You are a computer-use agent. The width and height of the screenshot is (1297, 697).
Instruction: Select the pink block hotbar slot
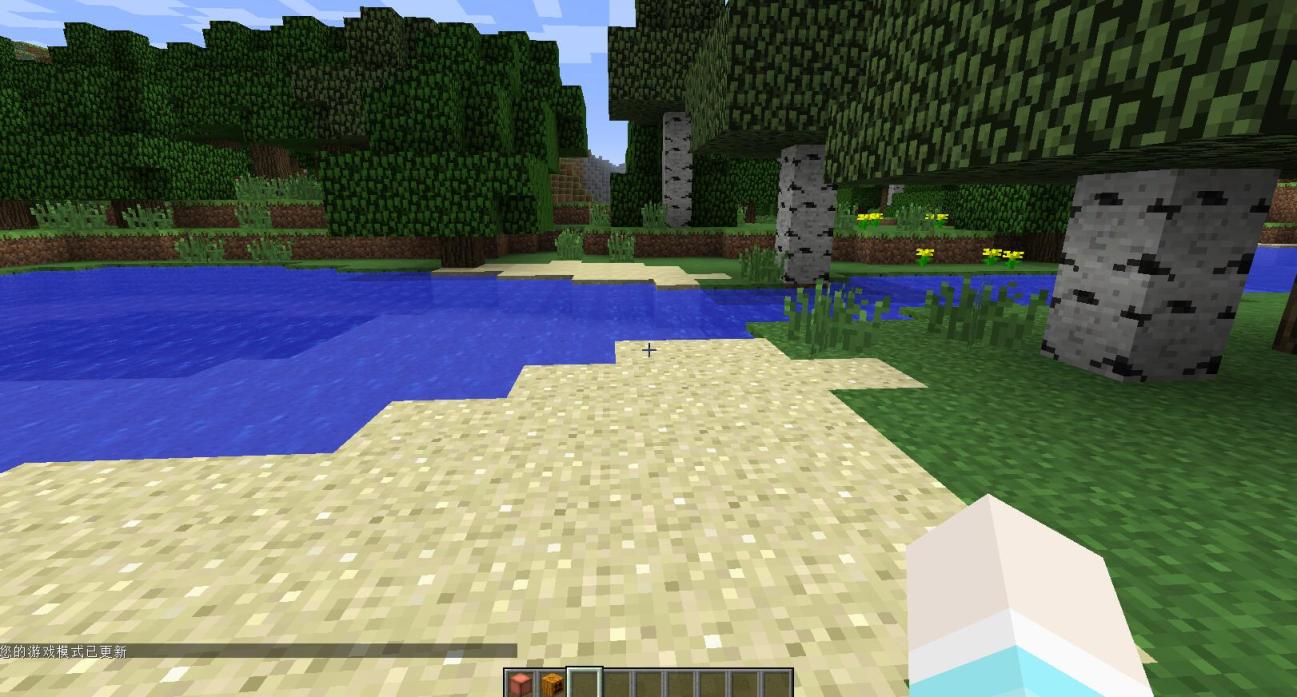pyautogui.click(x=520, y=684)
